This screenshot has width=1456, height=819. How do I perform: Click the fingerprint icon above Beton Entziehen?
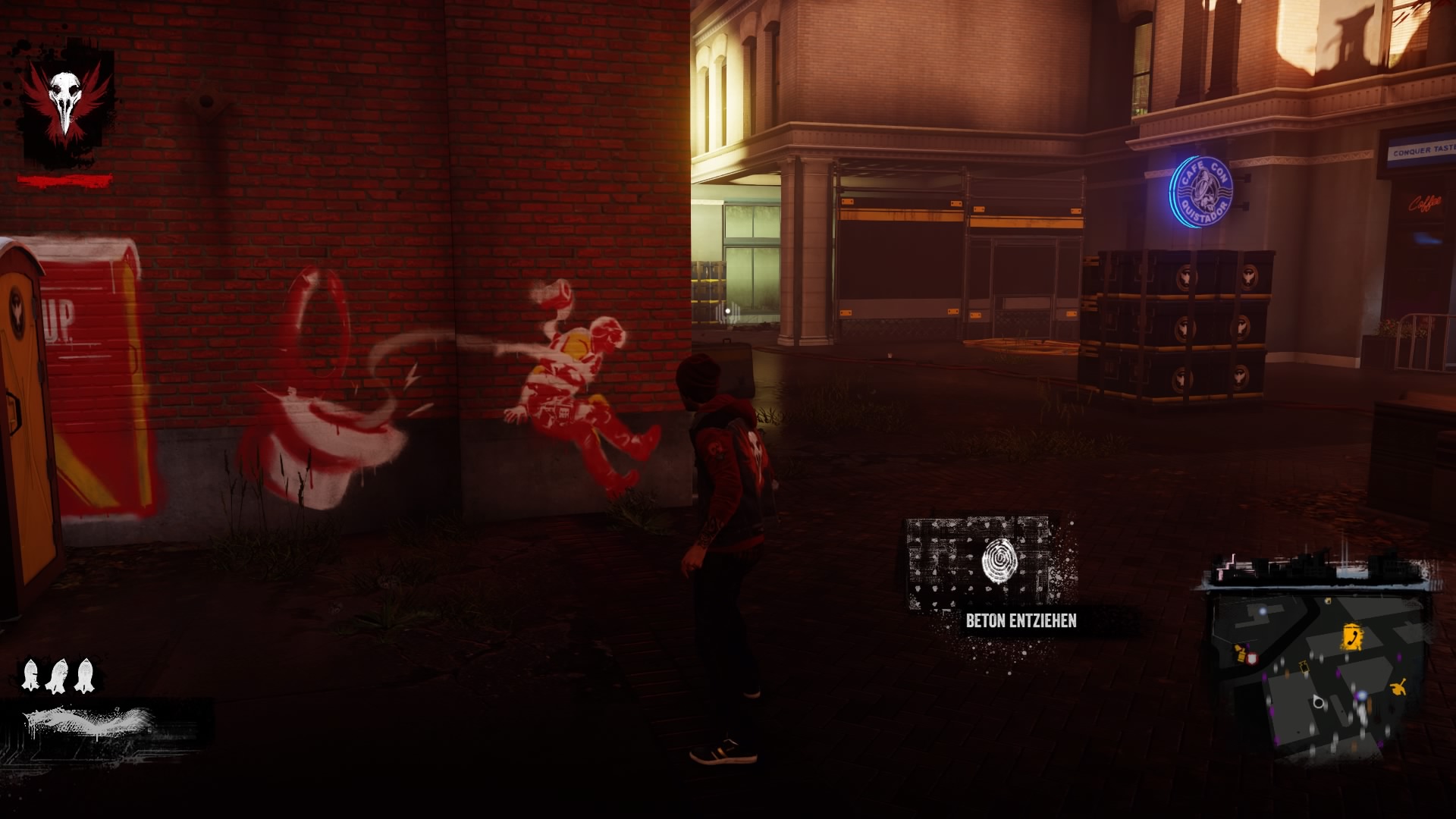[x=999, y=562]
